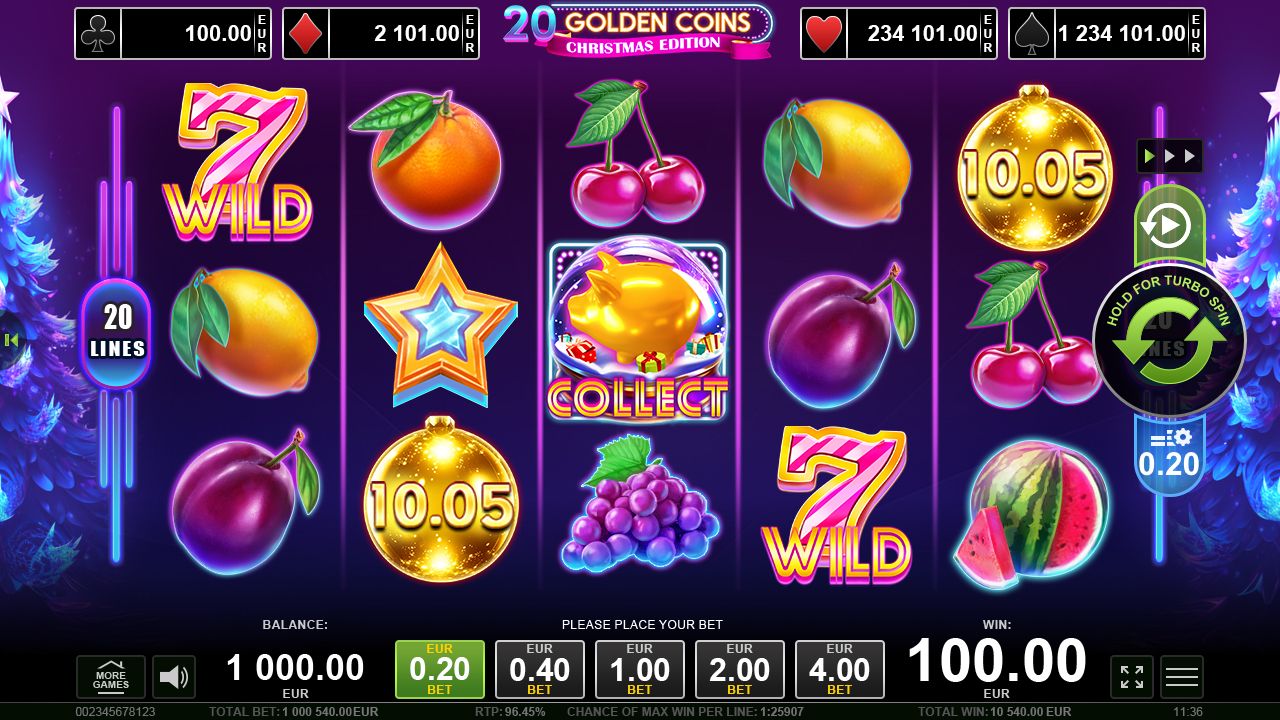Mute the game sound with the speaker icon
The image size is (1280, 720).
pos(172,677)
